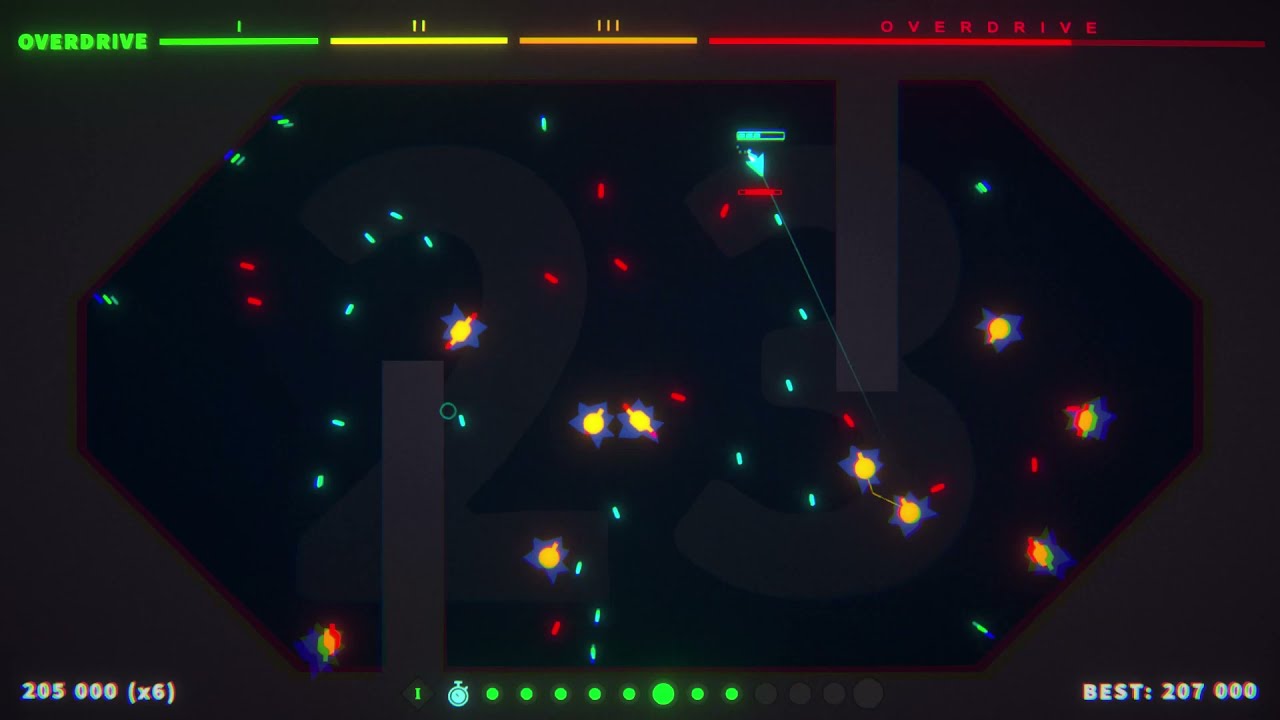Click the cyan player ship arrow
The height and width of the screenshot is (720, 1280).
pos(757,160)
